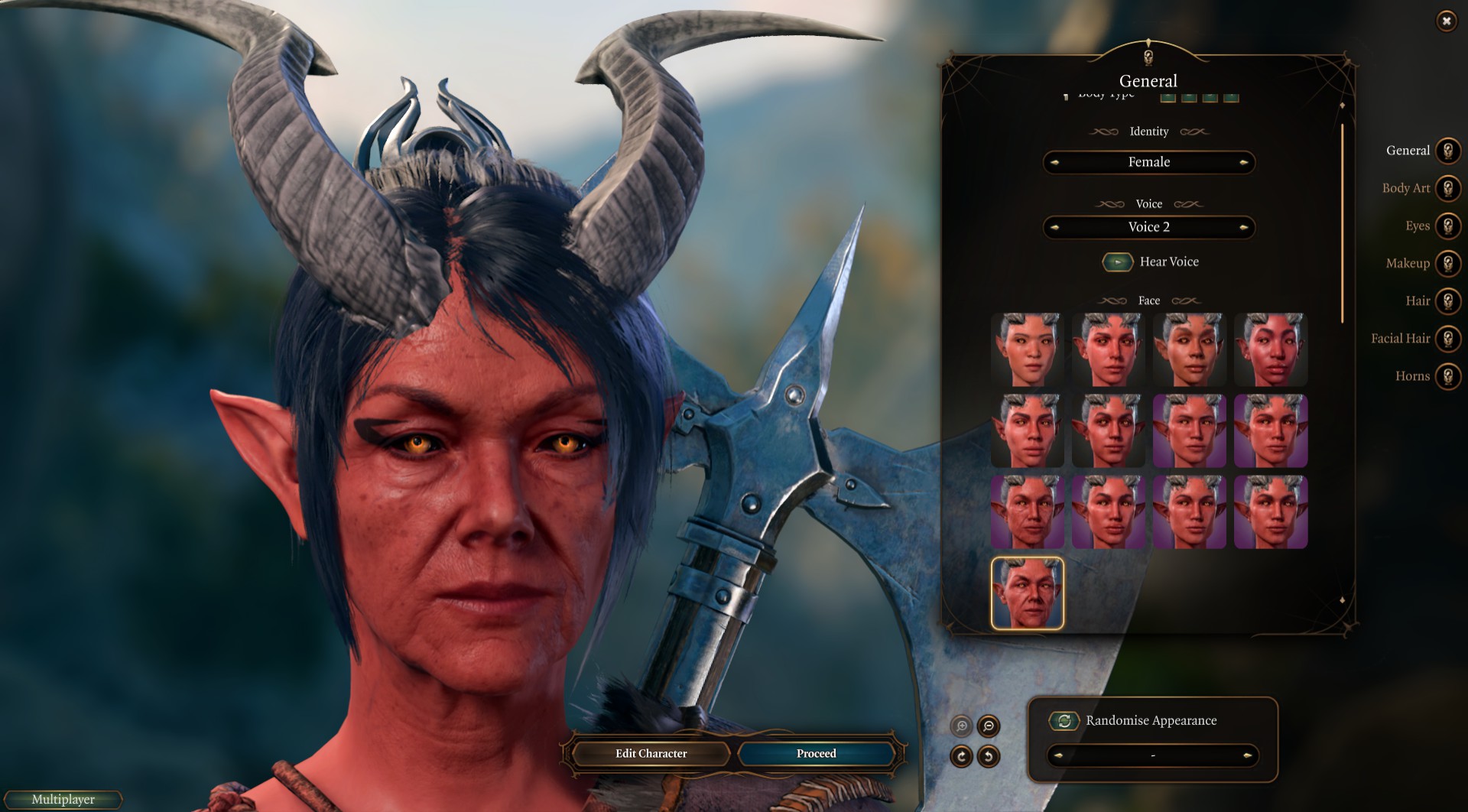Image resolution: width=1468 pixels, height=812 pixels.
Task: Go to the Hair tab
Action: pos(1447,300)
